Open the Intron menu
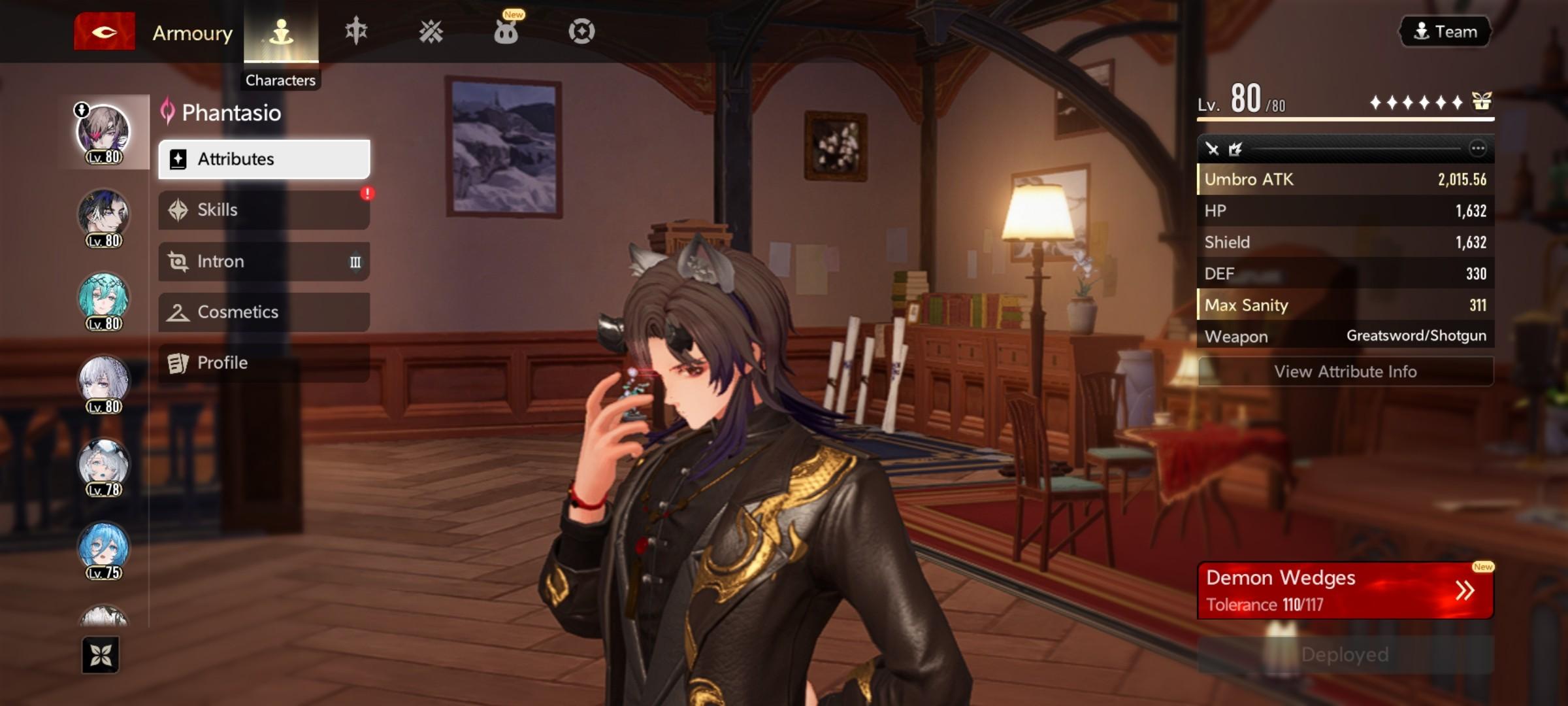Image resolution: width=1568 pixels, height=706 pixels. (x=264, y=261)
